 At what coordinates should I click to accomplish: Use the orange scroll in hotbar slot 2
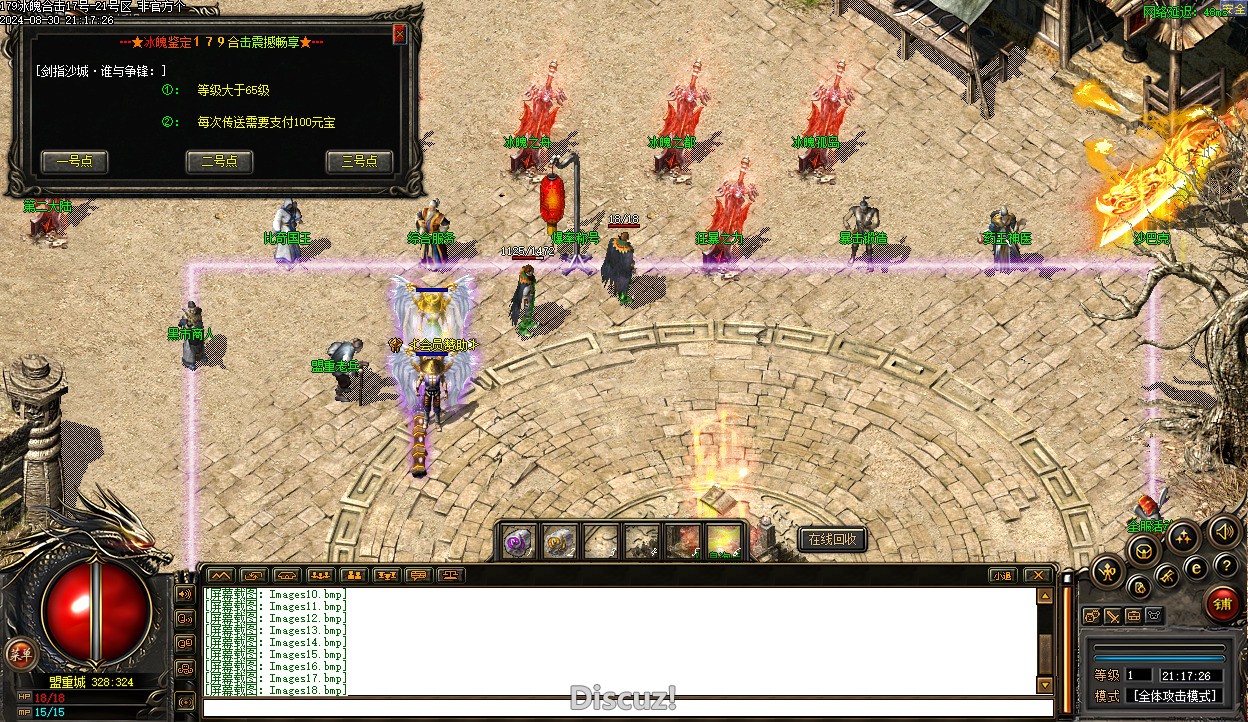pos(559,541)
